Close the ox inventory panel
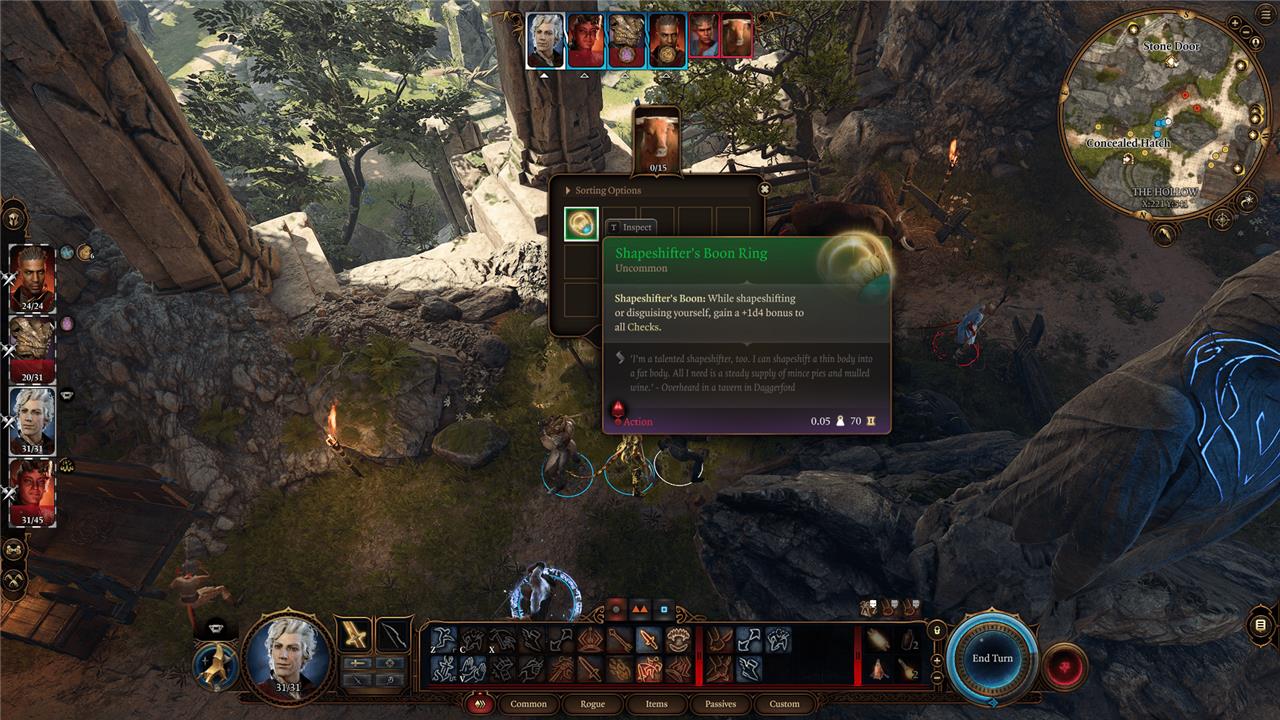The width and height of the screenshot is (1280, 720). tap(765, 189)
